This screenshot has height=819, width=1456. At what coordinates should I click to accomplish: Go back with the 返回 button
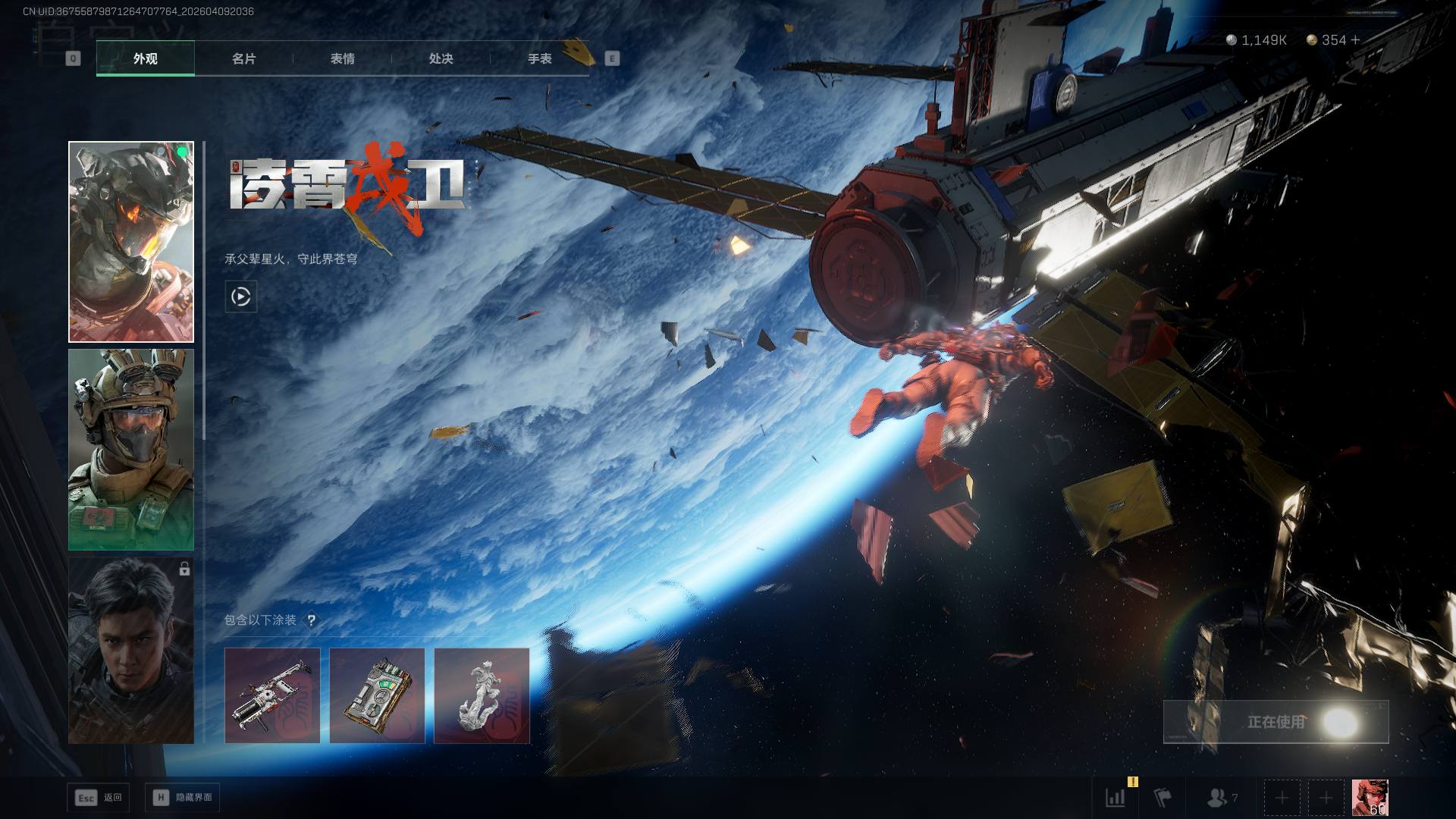(99, 798)
